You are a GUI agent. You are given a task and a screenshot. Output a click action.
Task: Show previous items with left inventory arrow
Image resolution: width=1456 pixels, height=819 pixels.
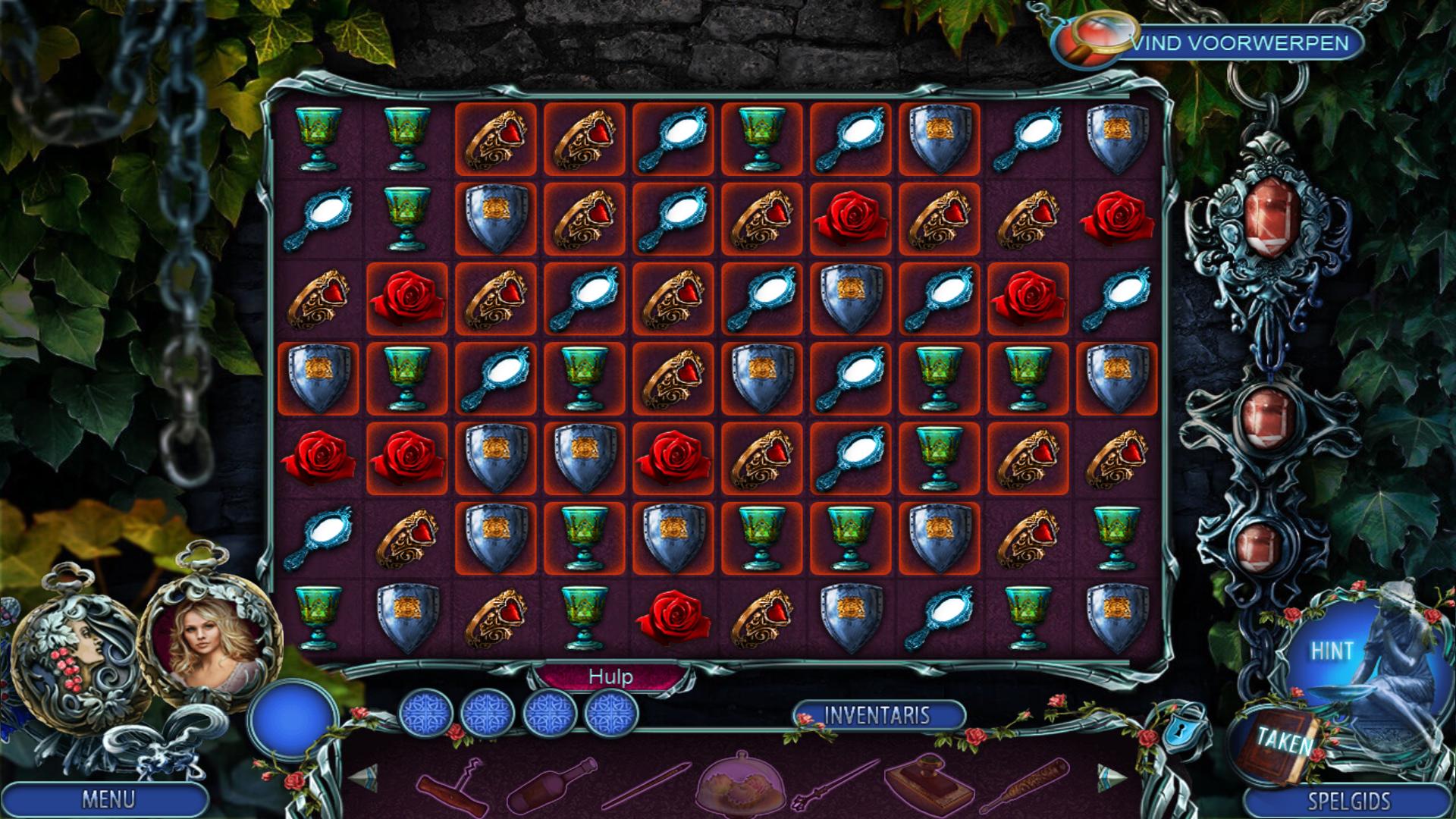point(362,777)
